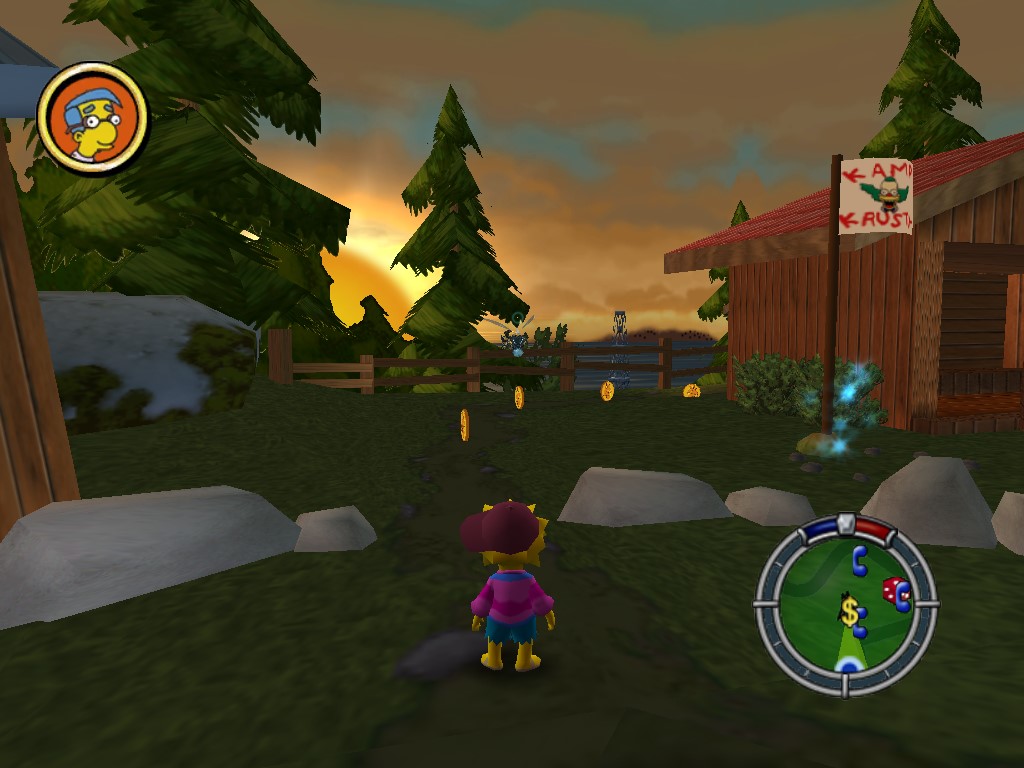Click the Milhouse character portrait icon

pyautogui.click(x=93, y=118)
